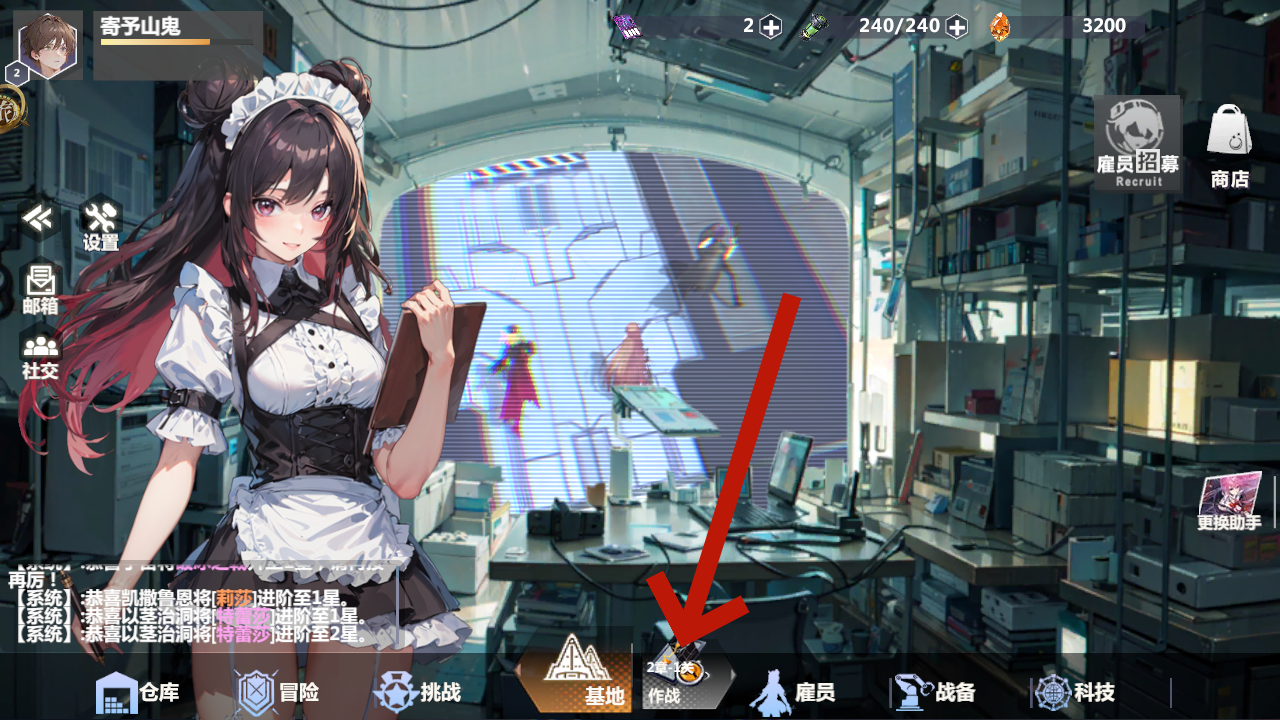Open 雇员招募 Recruit panel
Screen dimensions: 1280x720
(x=1137, y=143)
